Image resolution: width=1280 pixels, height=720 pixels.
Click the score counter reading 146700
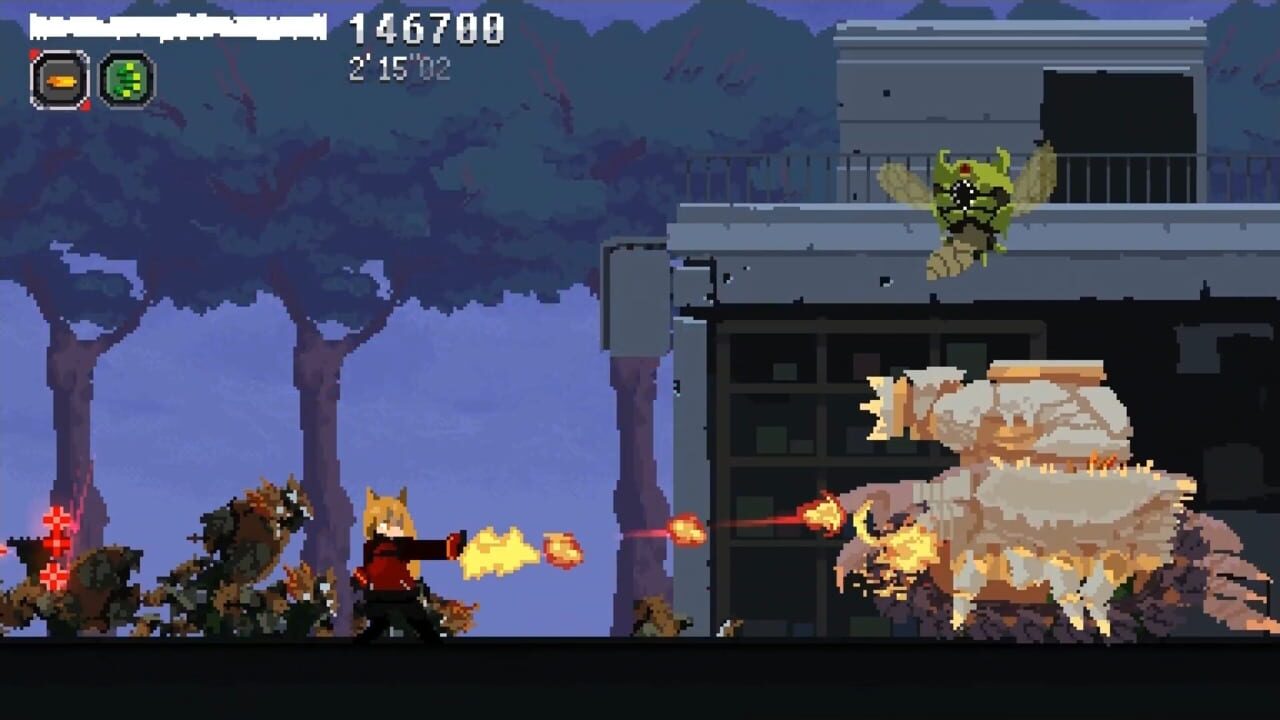[422, 28]
